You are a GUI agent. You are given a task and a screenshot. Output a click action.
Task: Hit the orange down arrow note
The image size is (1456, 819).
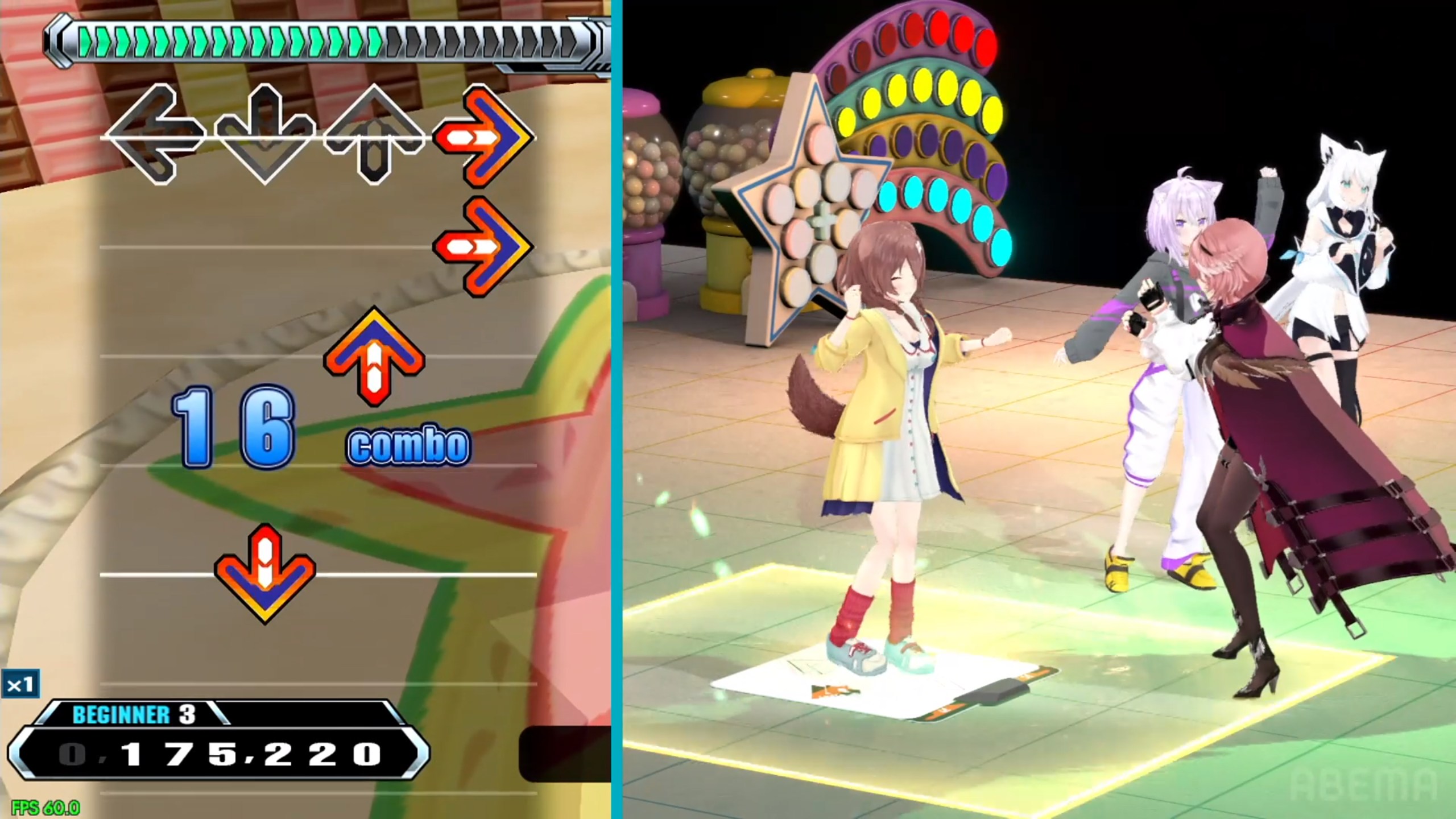pyautogui.click(x=264, y=573)
